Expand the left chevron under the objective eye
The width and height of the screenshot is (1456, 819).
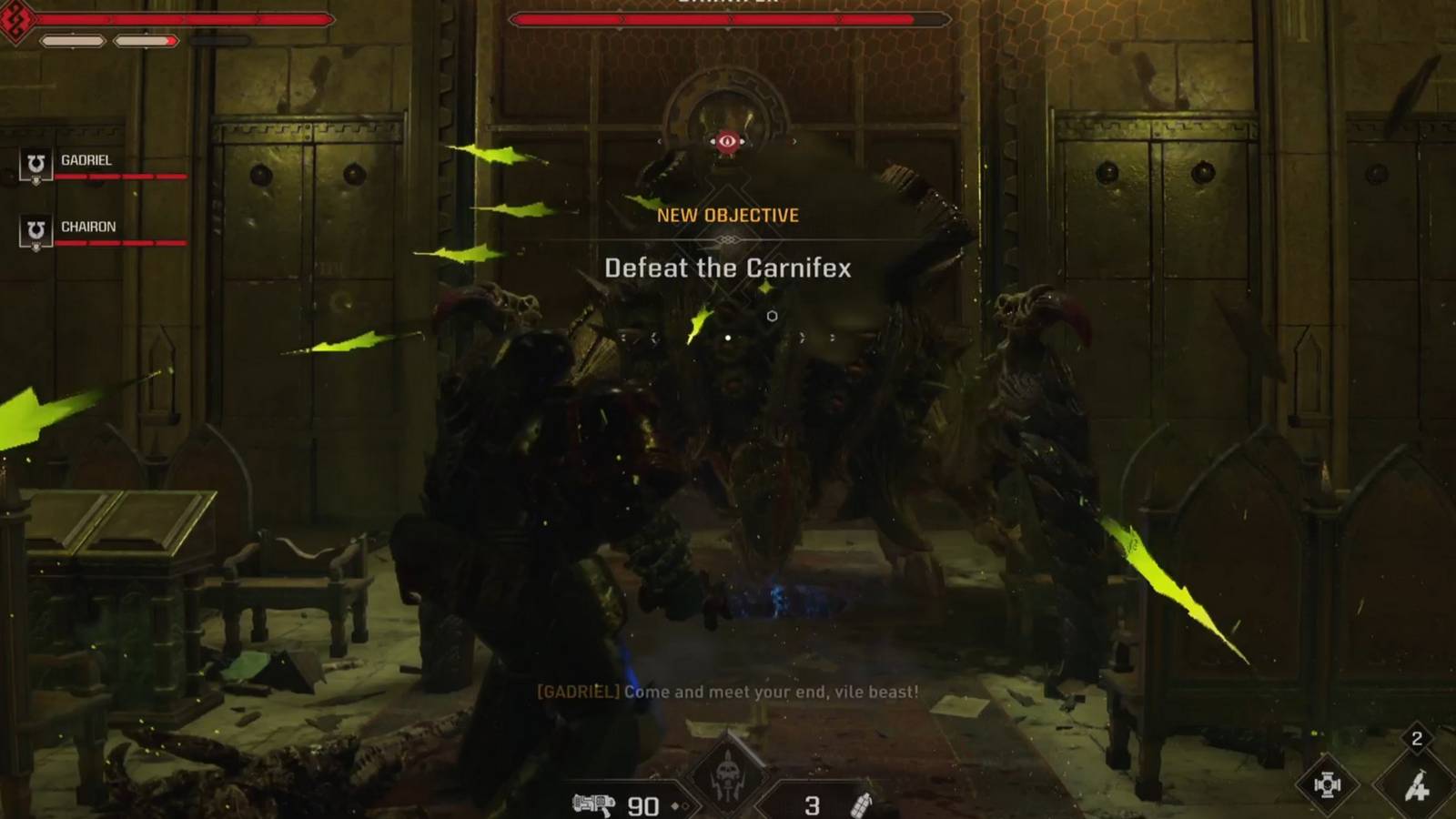point(661,142)
